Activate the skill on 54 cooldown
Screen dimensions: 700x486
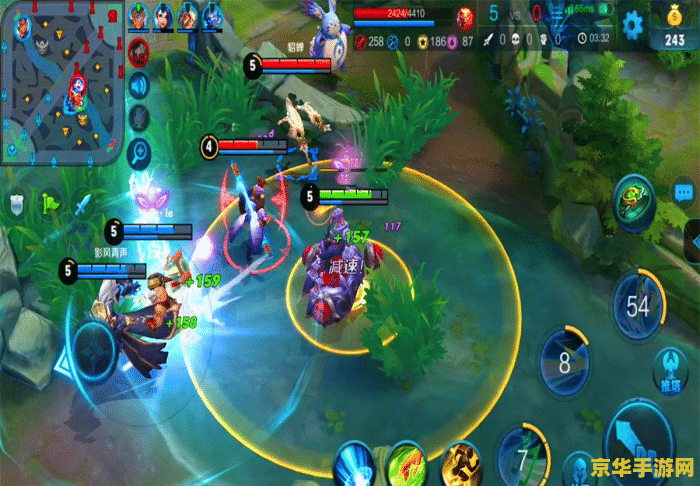(637, 305)
